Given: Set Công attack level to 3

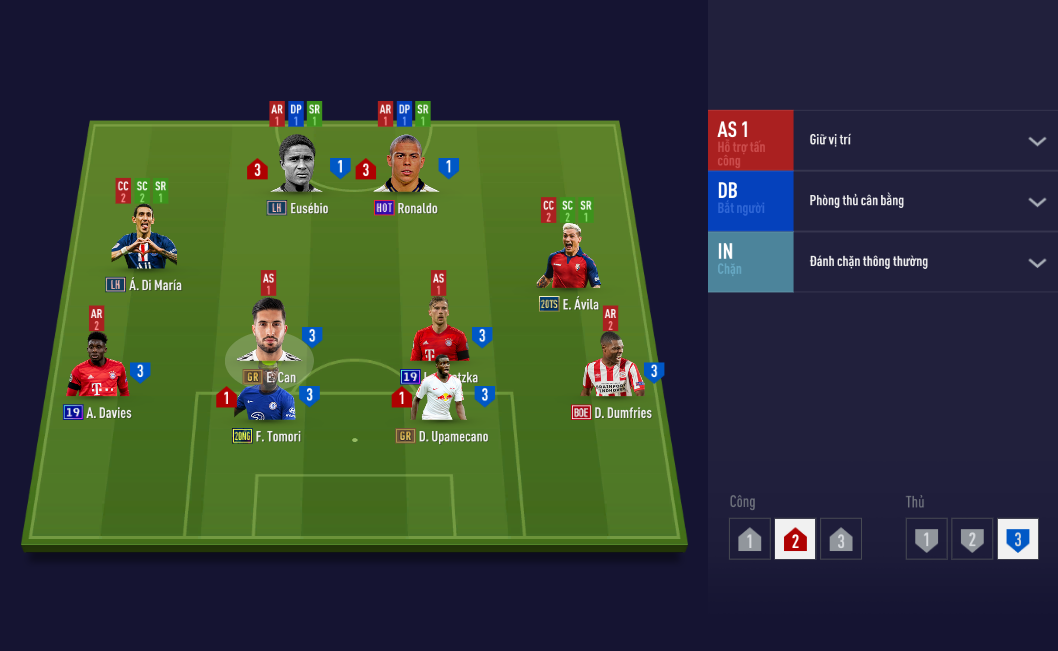Looking at the screenshot, I should click(x=841, y=540).
